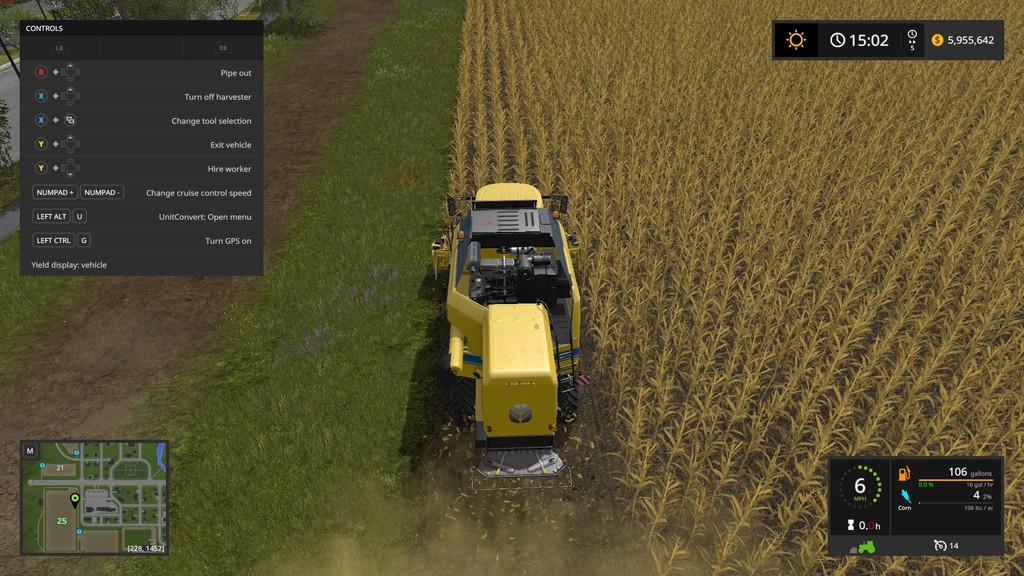Screen dimensions: 1024x576
Task: Click the green player position marker on minimap
Action: (74, 498)
